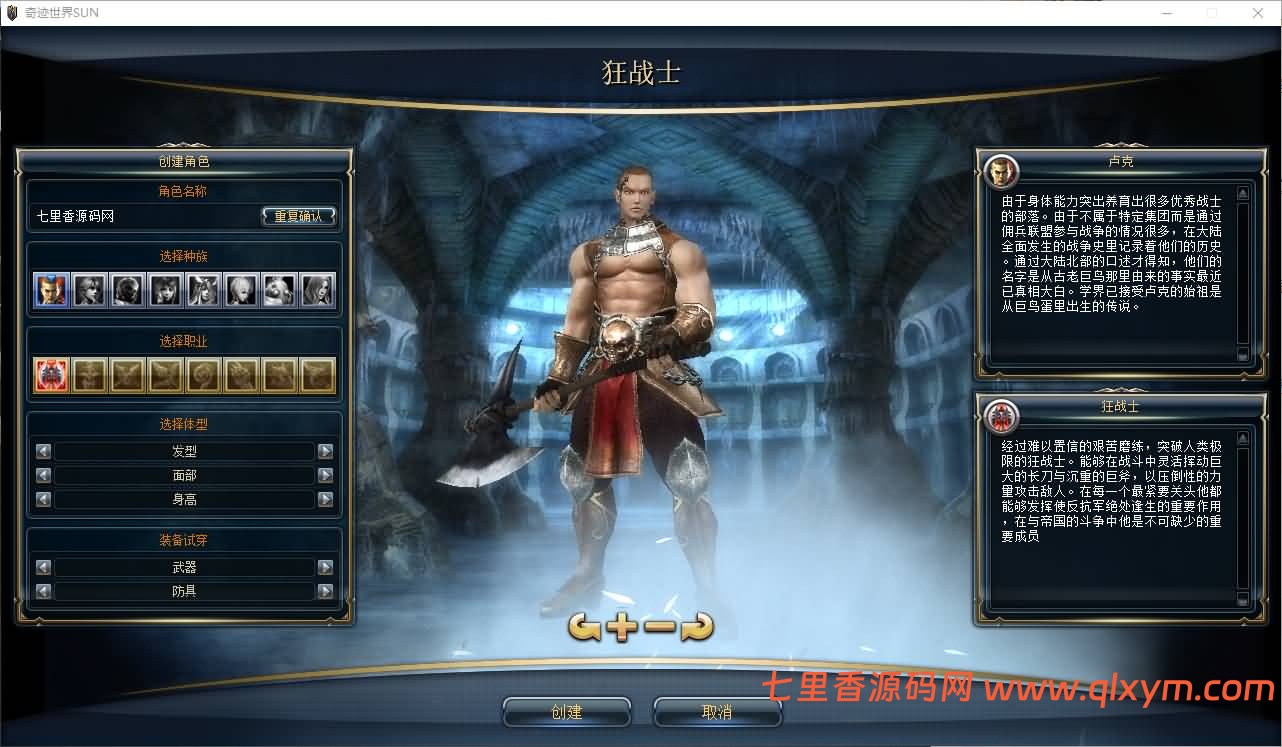Image resolution: width=1282 pixels, height=747 pixels.
Task: Select the red berserker class icon
Action: pyautogui.click(x=51, y=373)
